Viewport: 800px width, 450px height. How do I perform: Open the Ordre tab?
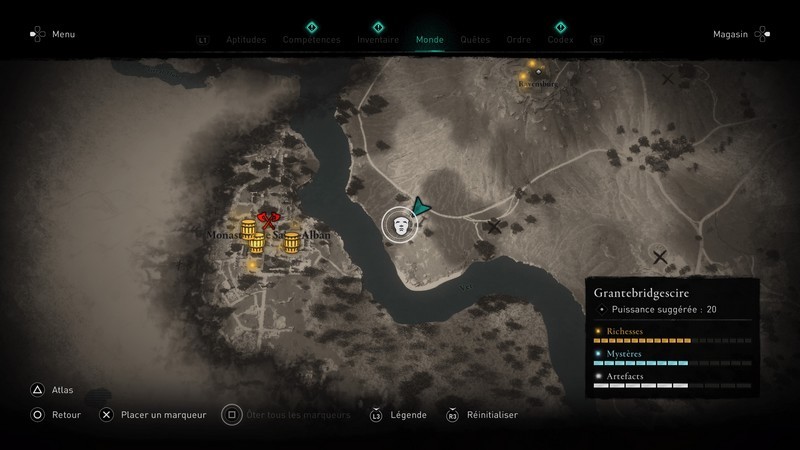click(x=518, y=40)
